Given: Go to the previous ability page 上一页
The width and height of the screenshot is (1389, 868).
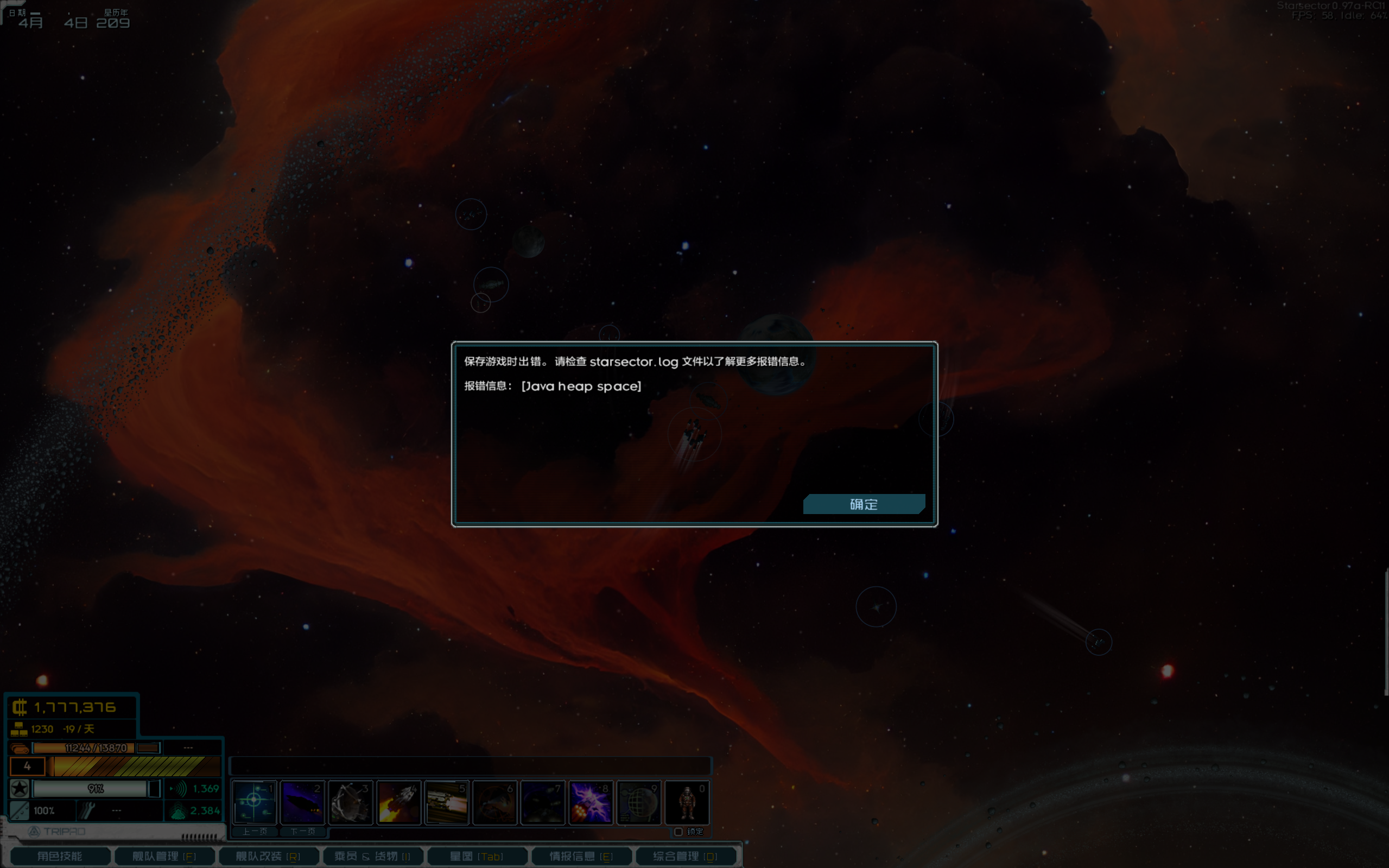Looking at the screenshot, I should (255, 831).
